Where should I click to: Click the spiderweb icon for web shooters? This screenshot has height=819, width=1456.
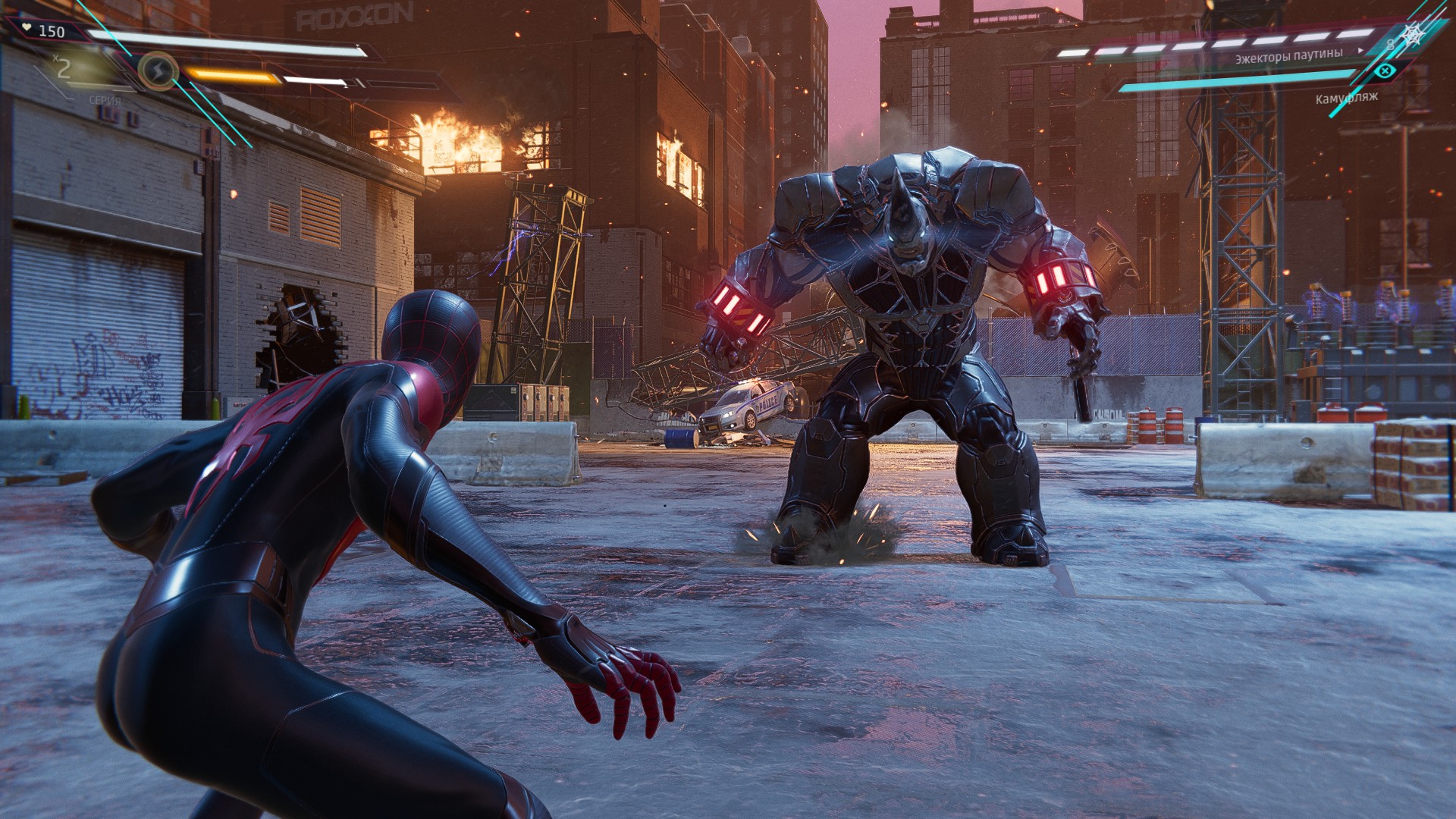(x=1412, y=34)
